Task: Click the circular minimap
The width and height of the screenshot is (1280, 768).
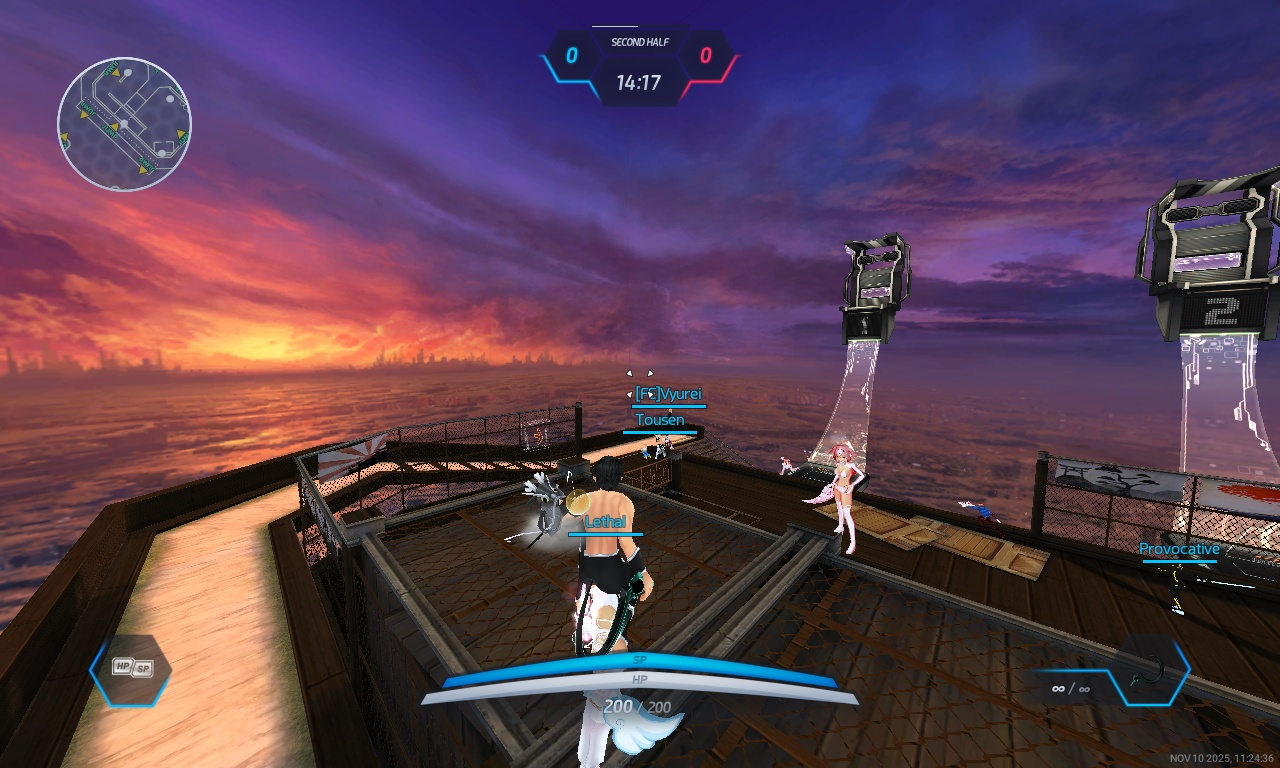Action: tap(124, 124)
